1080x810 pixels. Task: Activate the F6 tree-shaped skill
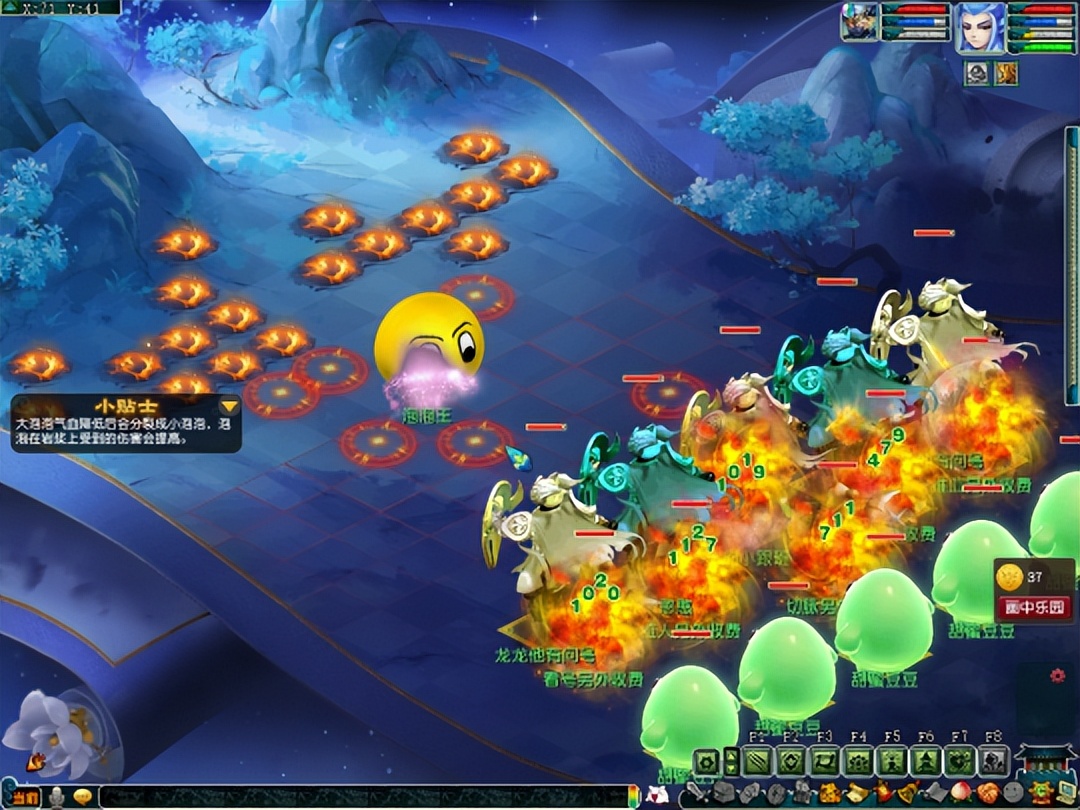click(926, 762)
